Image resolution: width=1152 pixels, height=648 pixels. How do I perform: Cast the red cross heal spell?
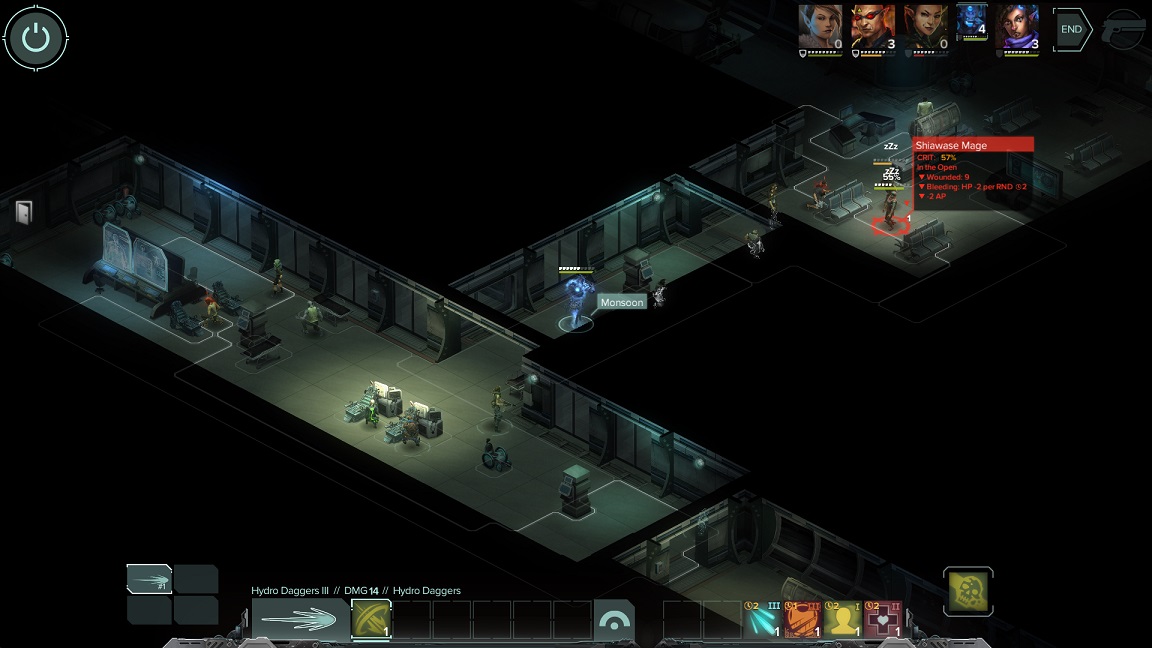coord(882,619)
